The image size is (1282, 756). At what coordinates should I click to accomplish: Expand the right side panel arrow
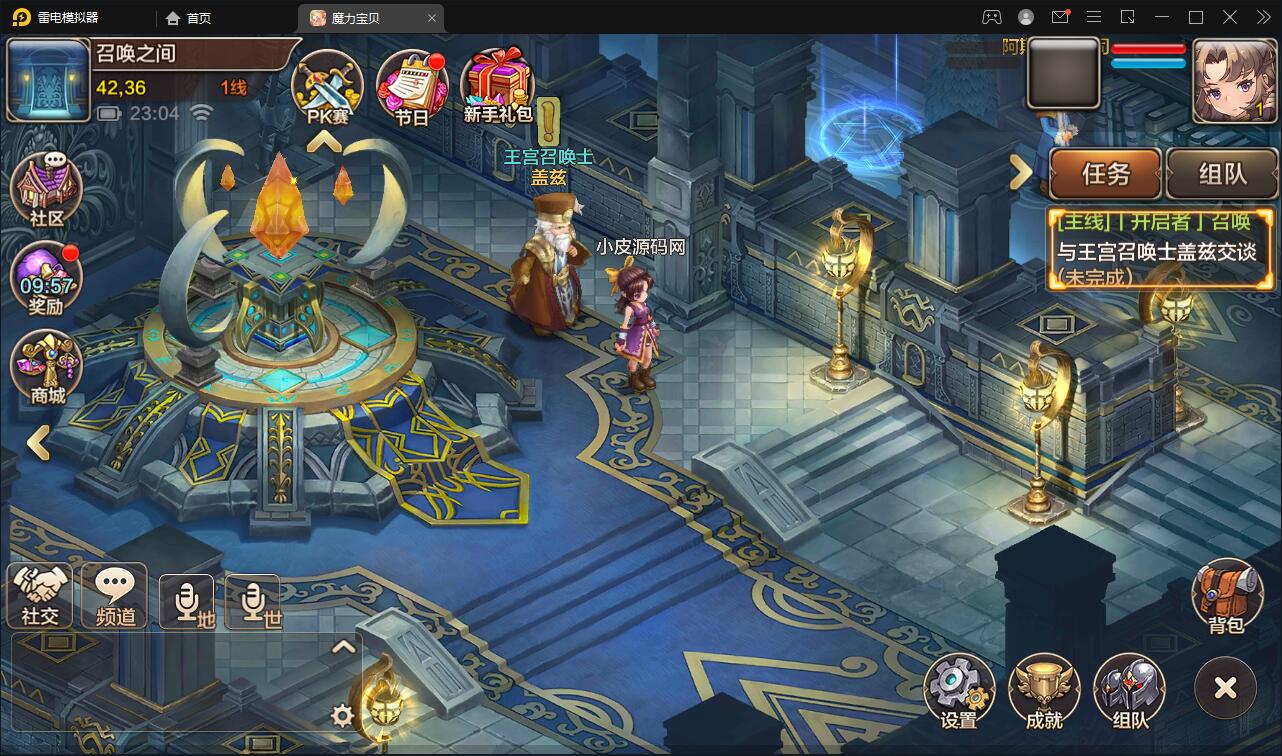click(1021, 172)
